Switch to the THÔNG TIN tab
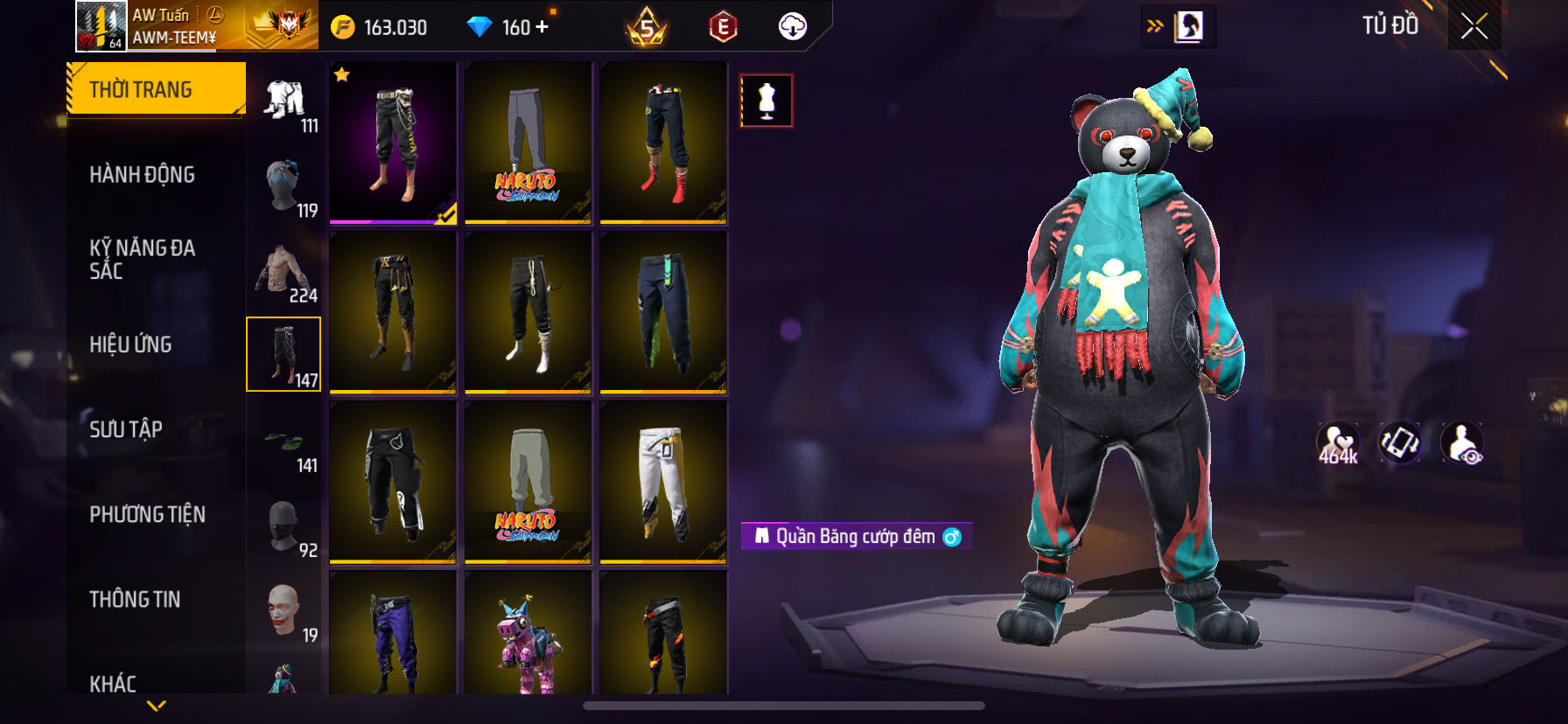1568x724 pixels. pos(135,599)
